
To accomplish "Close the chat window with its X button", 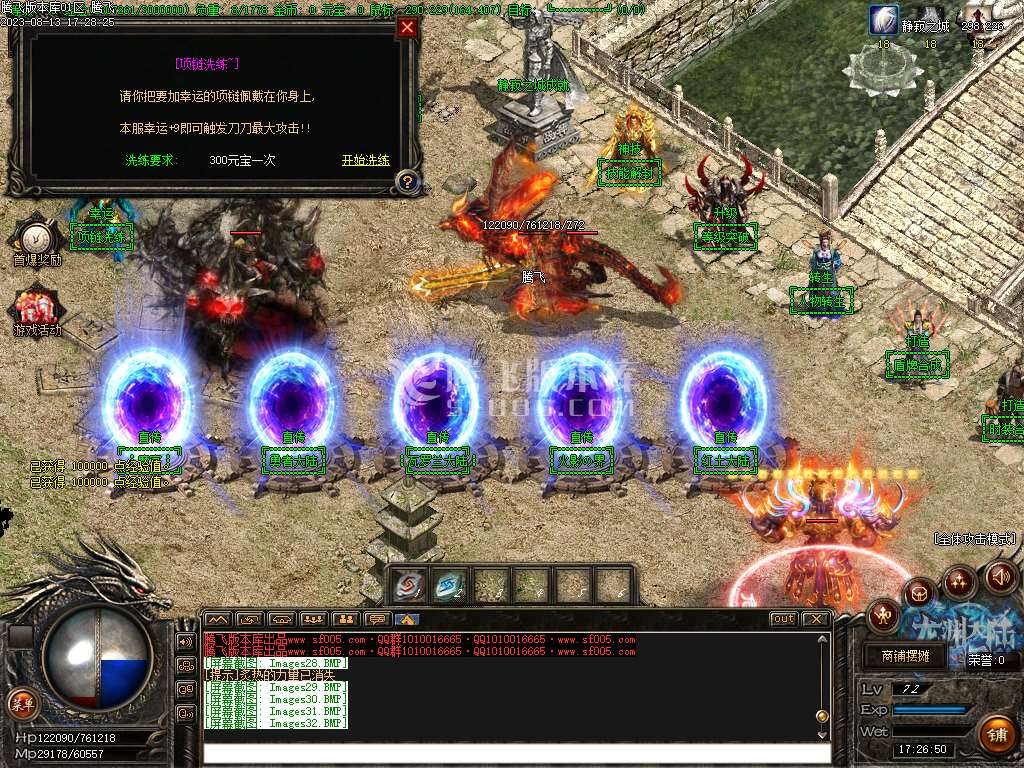I will 816,619.
